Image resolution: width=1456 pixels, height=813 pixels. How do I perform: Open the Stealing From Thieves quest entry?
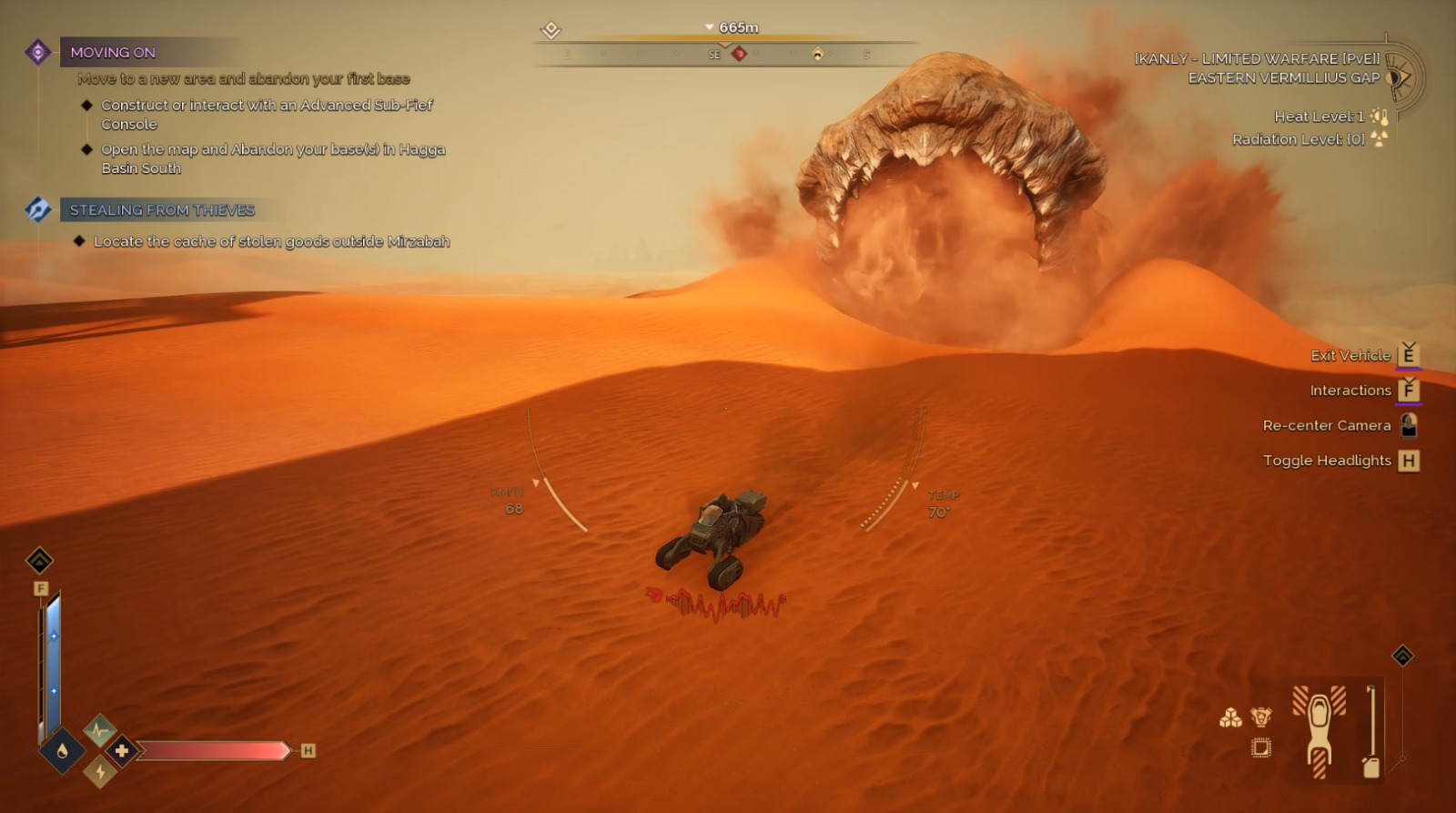(x=162, y=210)
